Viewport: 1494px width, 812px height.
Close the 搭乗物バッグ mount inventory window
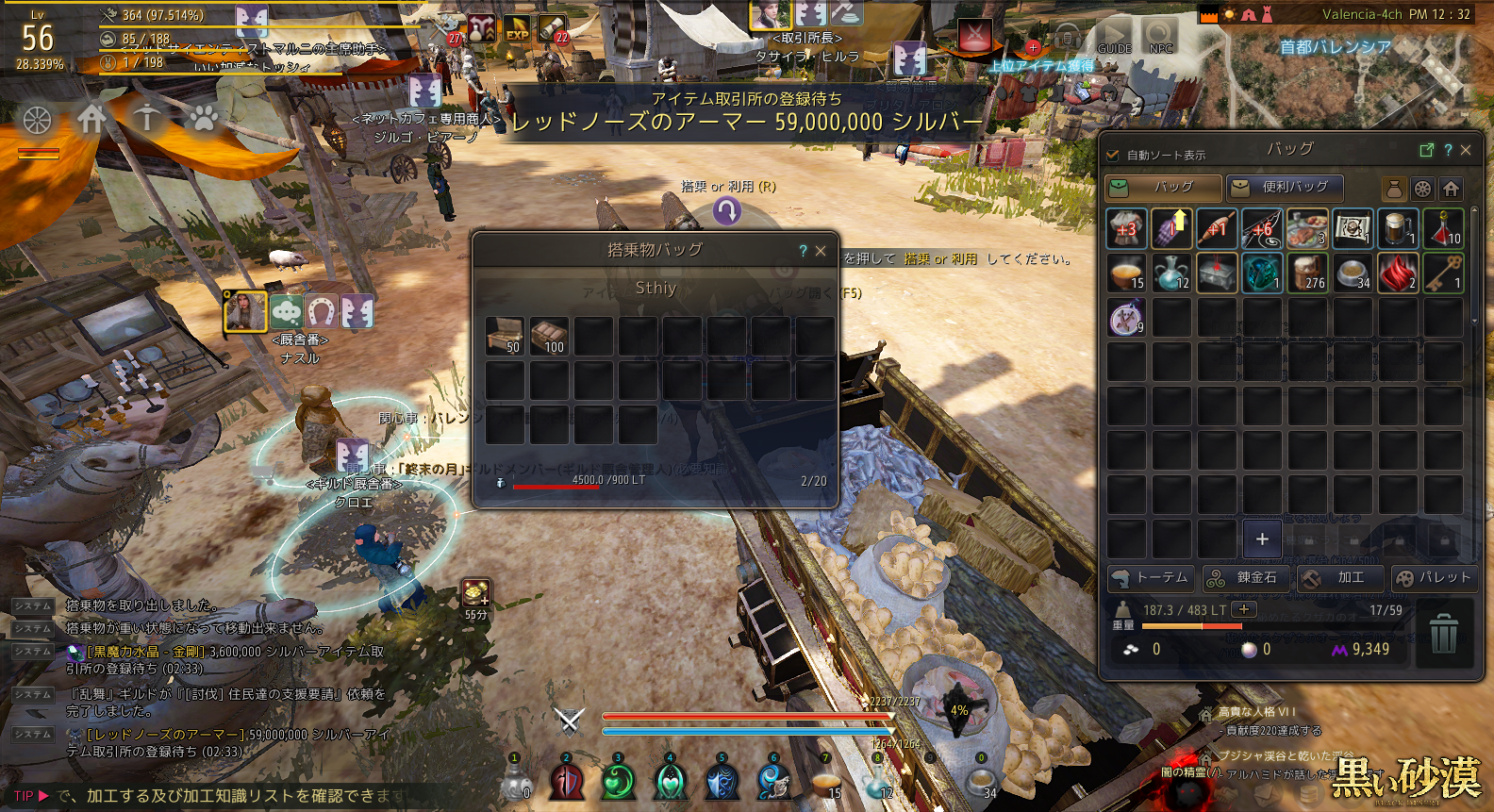click(821, 251)
